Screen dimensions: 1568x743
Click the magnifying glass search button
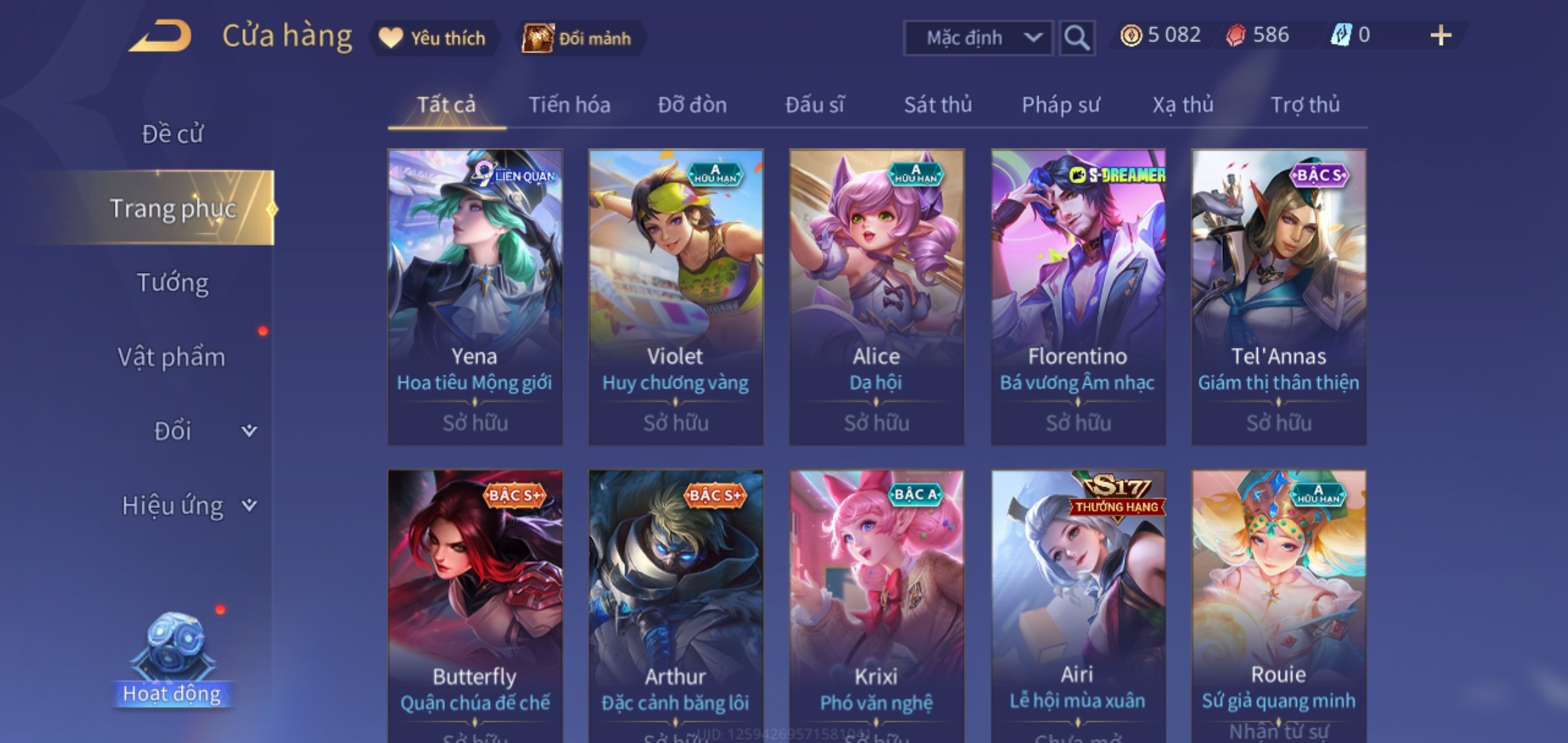1076,38
